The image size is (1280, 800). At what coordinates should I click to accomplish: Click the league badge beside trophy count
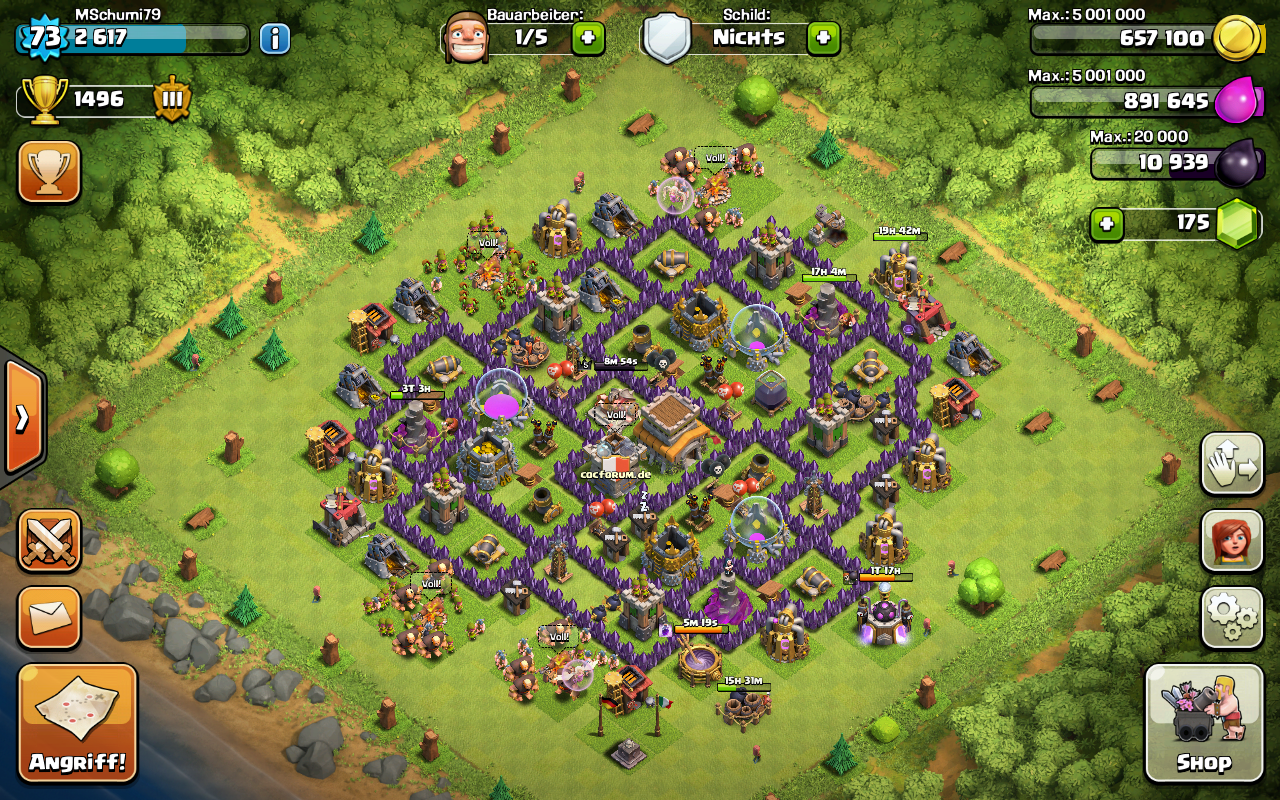[172, 99]
